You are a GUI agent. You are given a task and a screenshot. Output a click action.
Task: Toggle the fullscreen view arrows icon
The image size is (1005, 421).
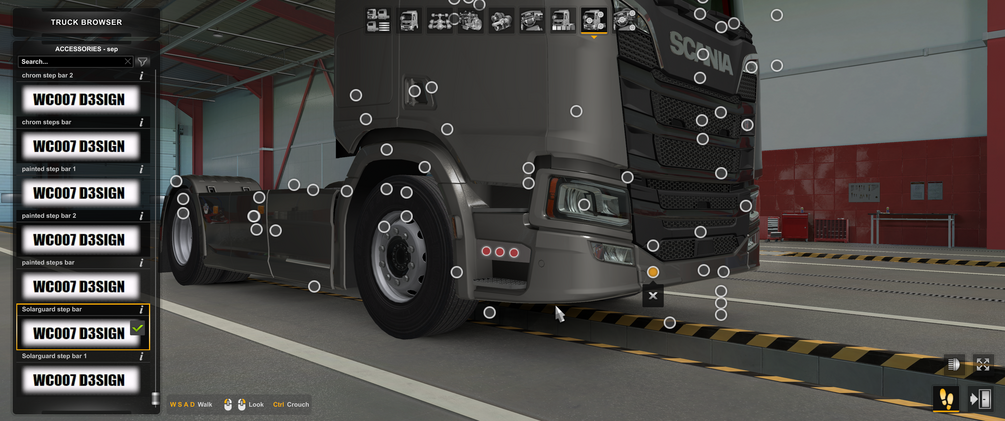pyautogui.click(x=983, y=365)
